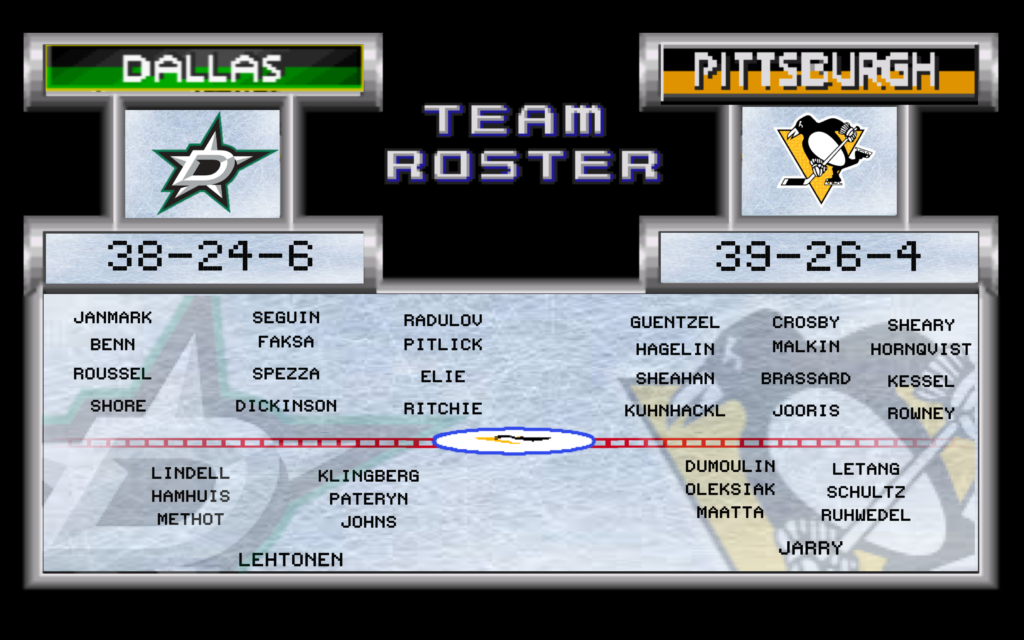The width and height of the screenshot is (1024, 640).
Task: Choose Pittsburgh defenseman Letang
Action: [865, 469]
